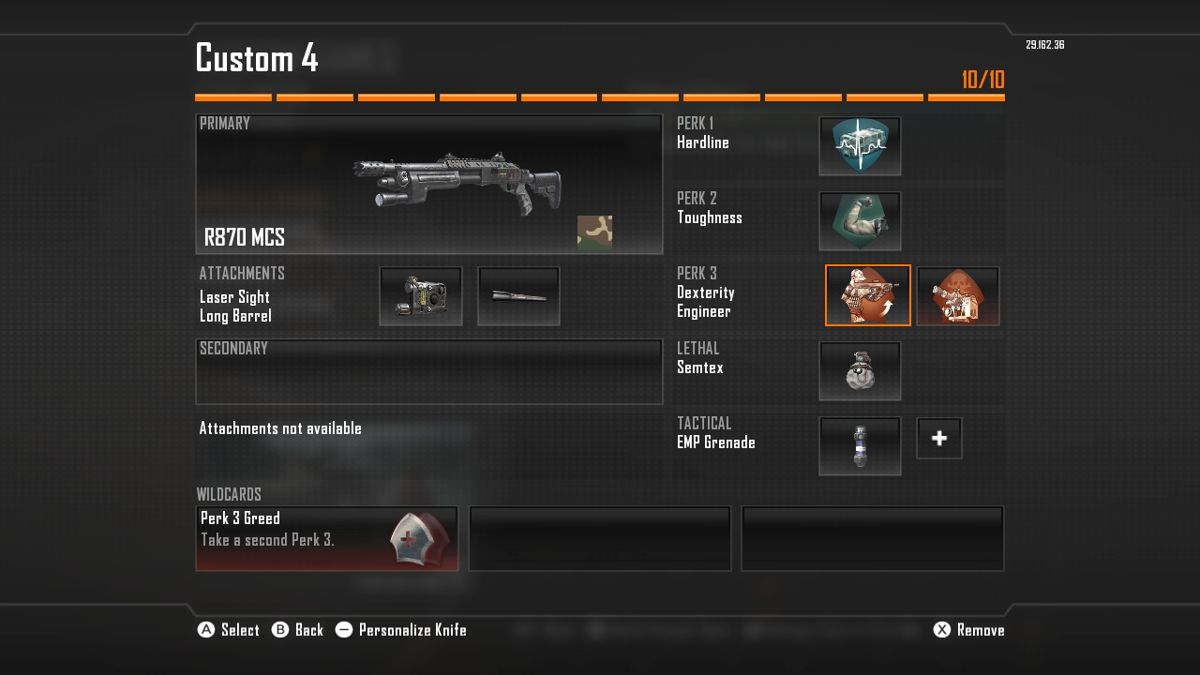Select the Perk 3 Greed wildcard
1200x675 pixels.
pos(327,538)
